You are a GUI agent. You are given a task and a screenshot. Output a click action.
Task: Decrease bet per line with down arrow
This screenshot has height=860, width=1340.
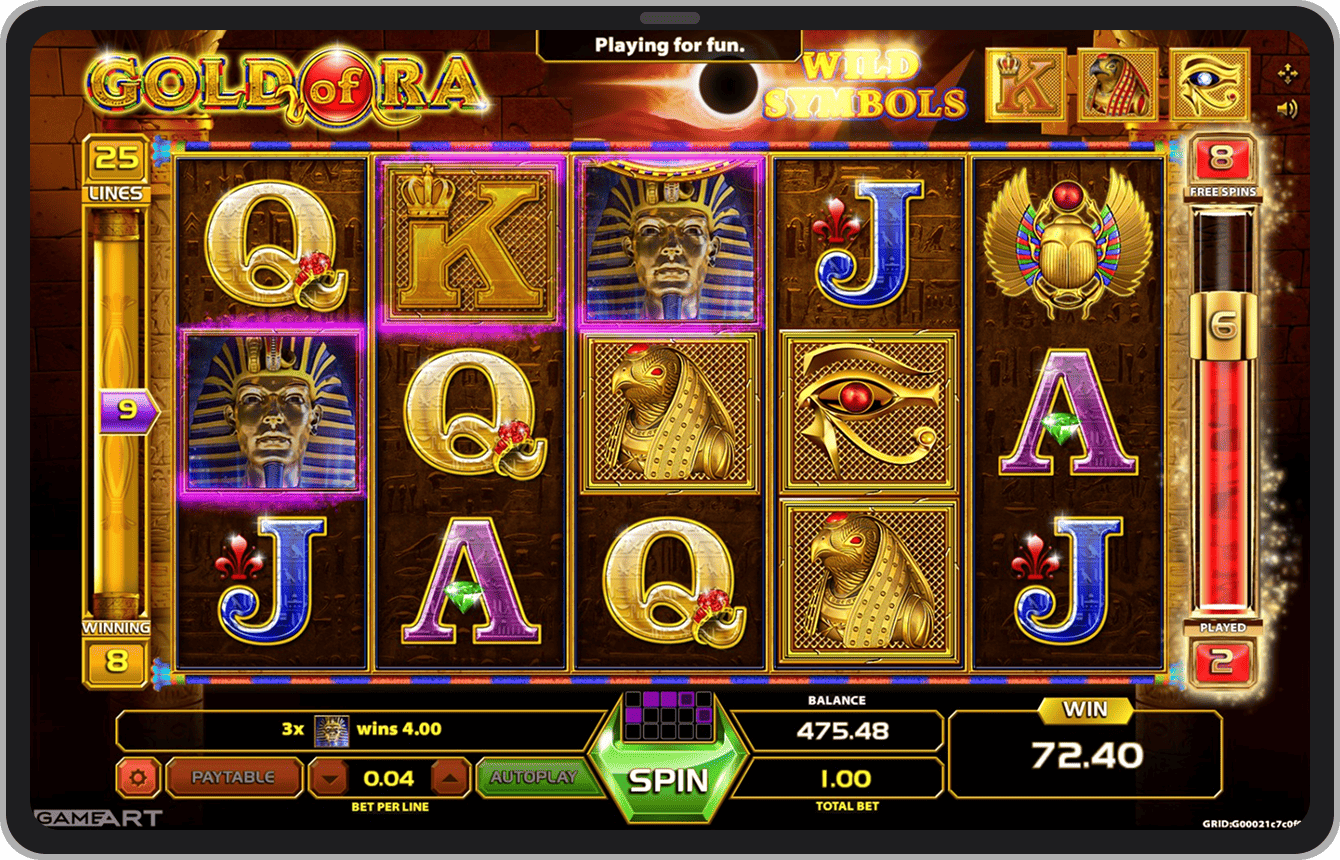329,778
